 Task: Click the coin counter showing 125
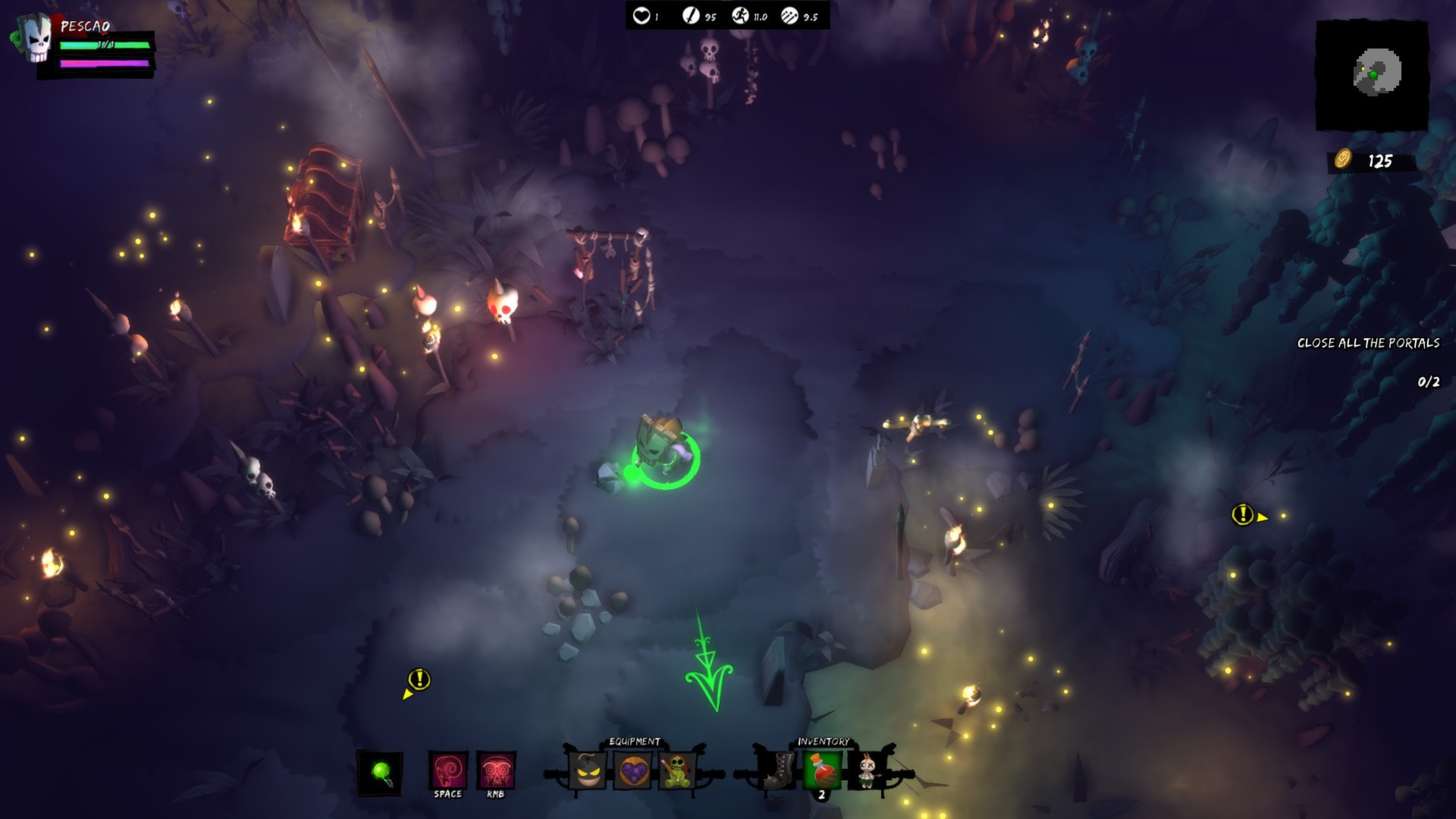[1365, 160]
